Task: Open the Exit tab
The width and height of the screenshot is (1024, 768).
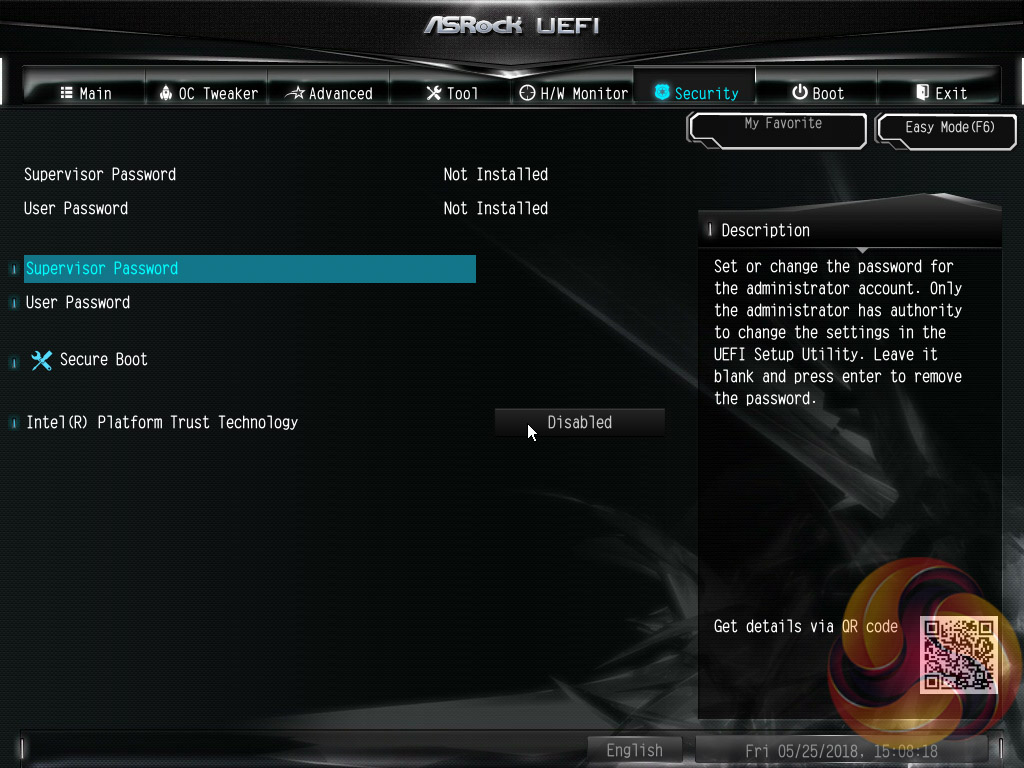Action: (940, 93)
